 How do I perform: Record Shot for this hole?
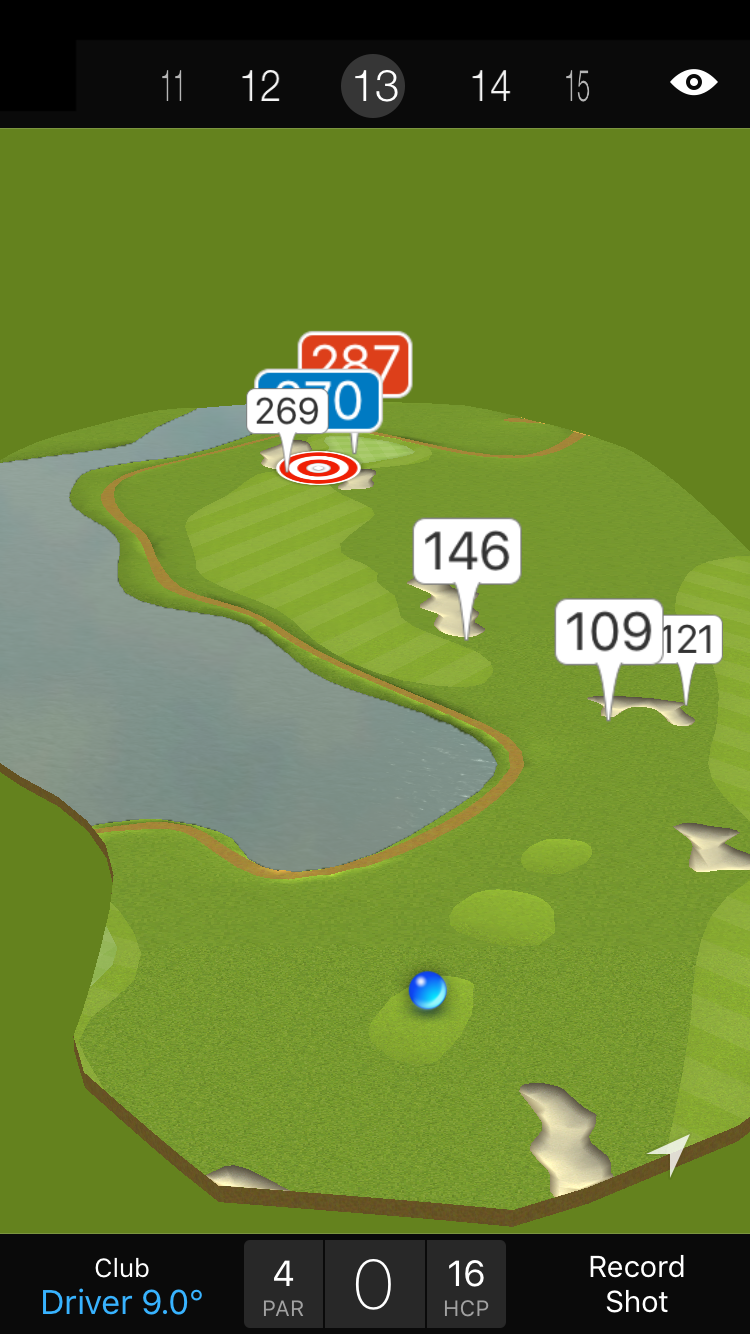point(636,1284)
